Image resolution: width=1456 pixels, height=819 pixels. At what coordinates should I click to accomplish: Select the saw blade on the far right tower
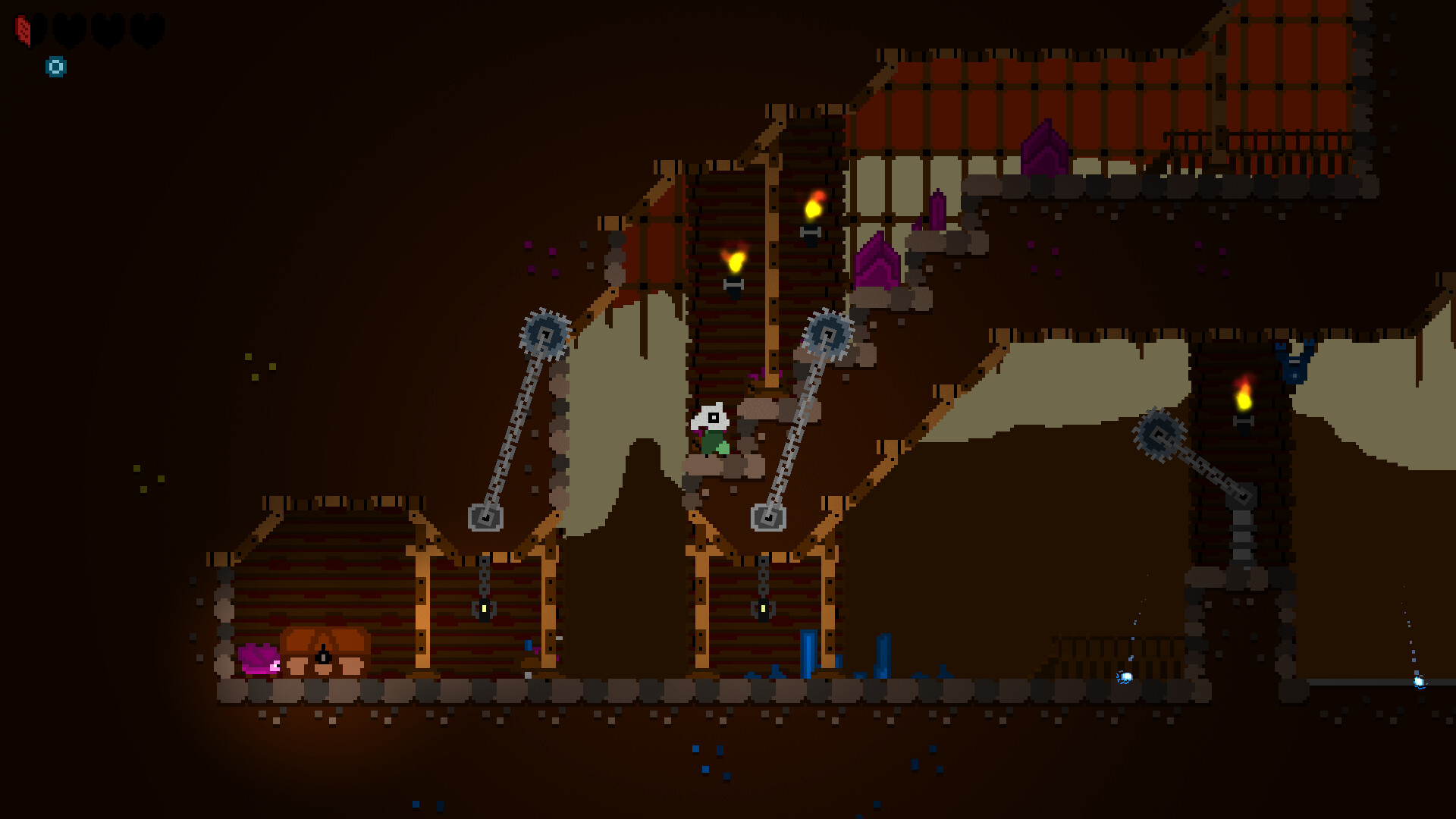pyautogui.click(x=1159, y=435)
